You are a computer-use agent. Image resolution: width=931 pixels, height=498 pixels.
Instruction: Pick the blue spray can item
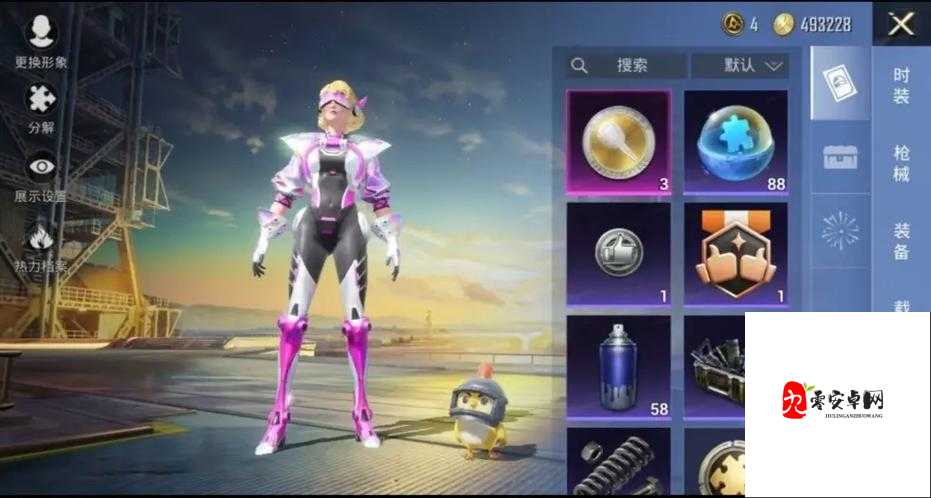click(619, 365)
